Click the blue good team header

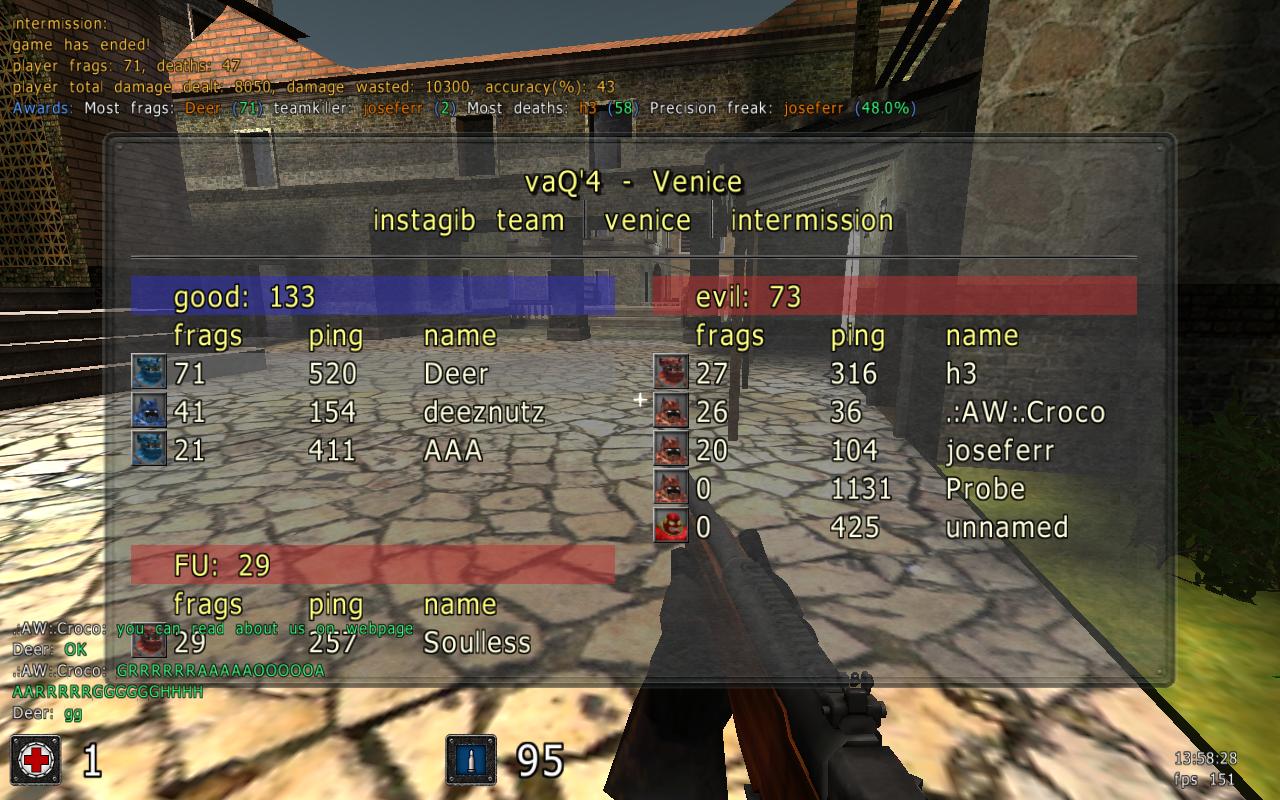pos(372,297)
